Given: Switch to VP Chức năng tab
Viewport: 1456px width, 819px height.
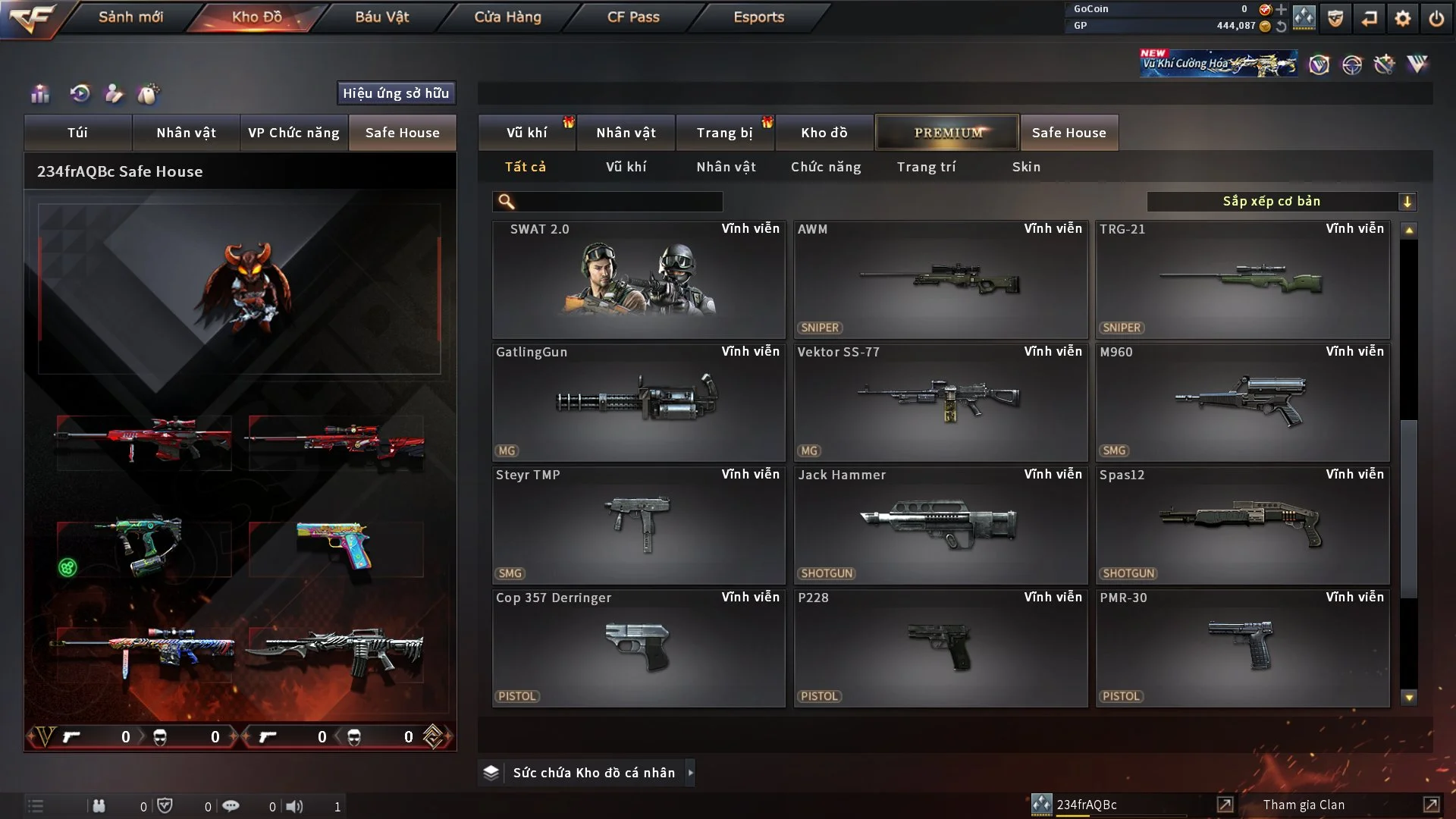Looking at the screenshot, I should click(293, 133).
